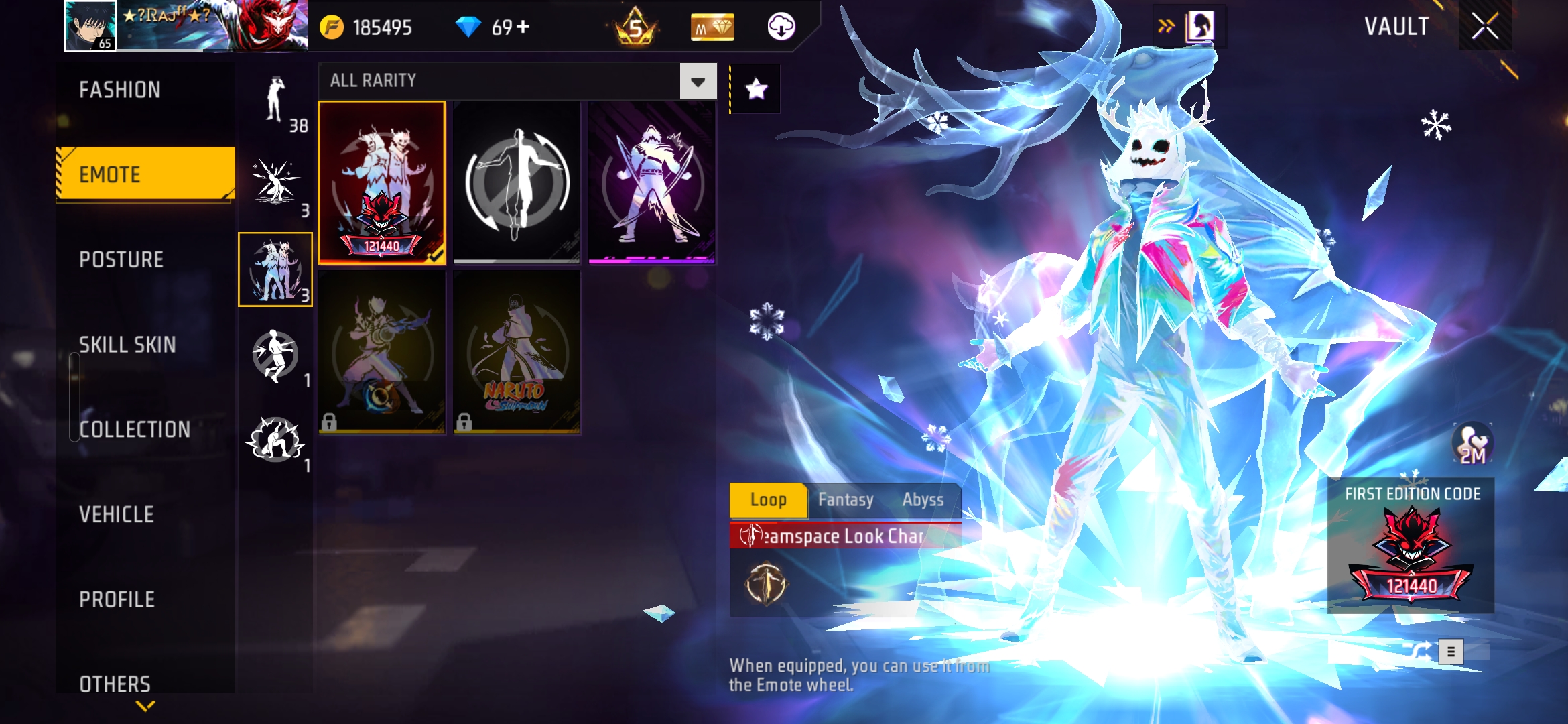
Task: Close the Vault screen
Action: [1485, 27]
